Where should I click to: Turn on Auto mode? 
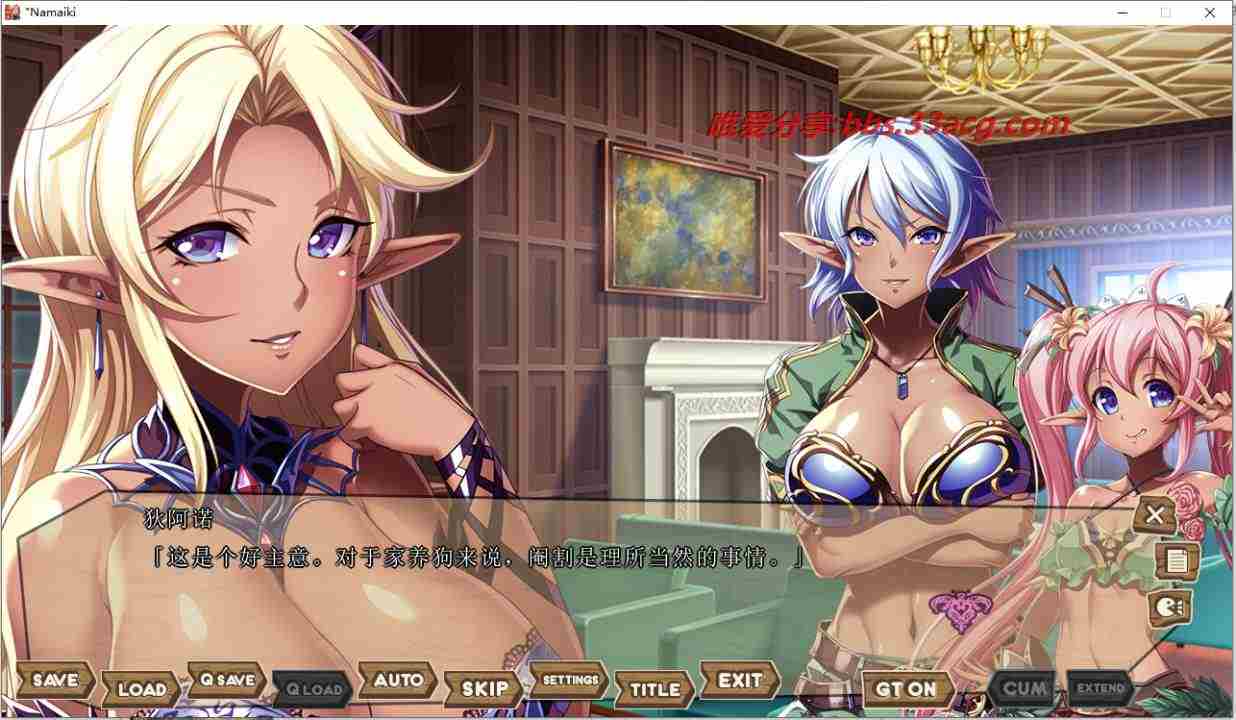point(398,680)
